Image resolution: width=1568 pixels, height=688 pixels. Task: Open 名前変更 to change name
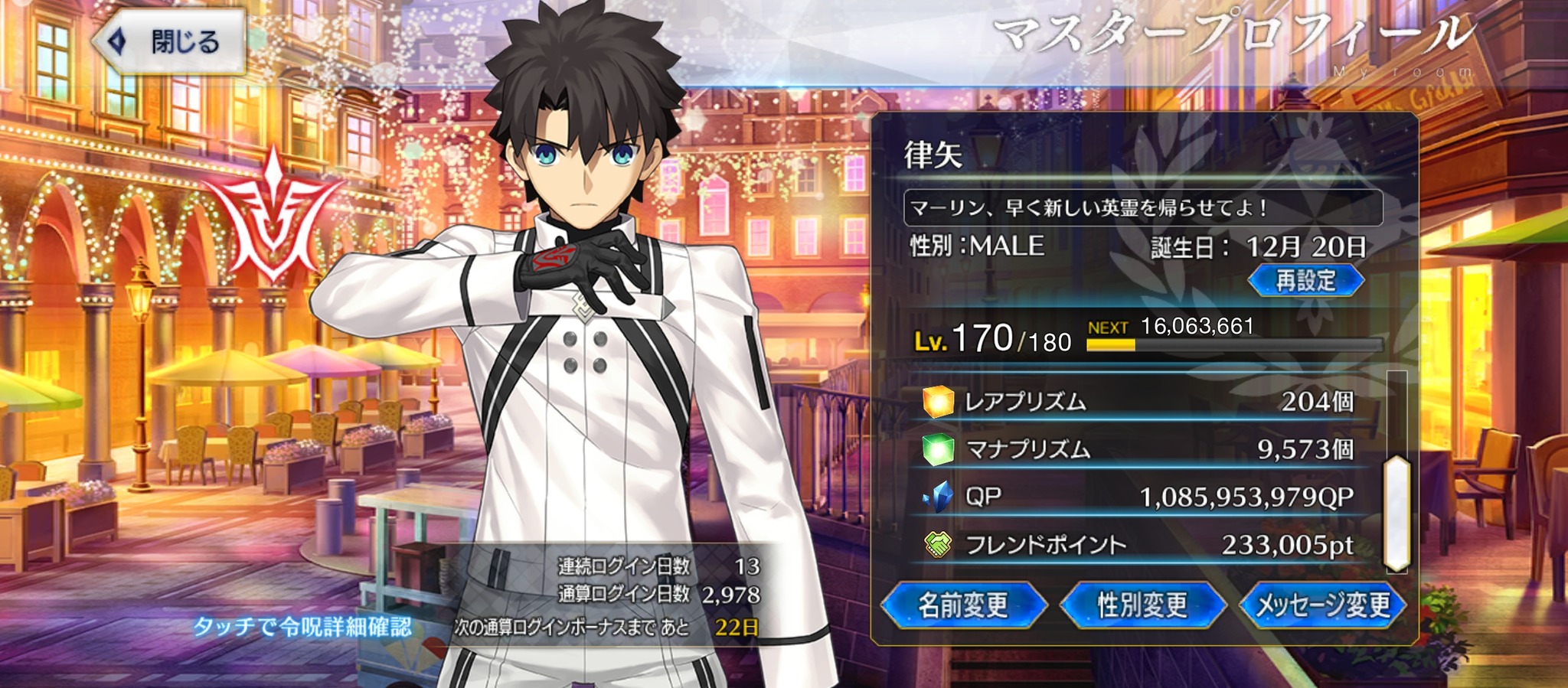coord(963,605)
